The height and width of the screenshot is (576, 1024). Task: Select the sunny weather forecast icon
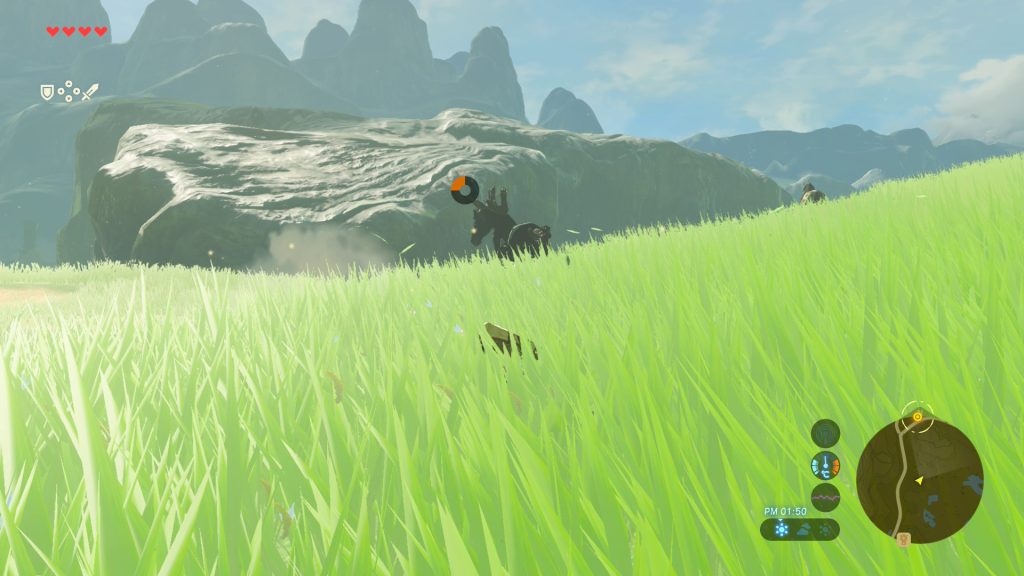point(782,529)
